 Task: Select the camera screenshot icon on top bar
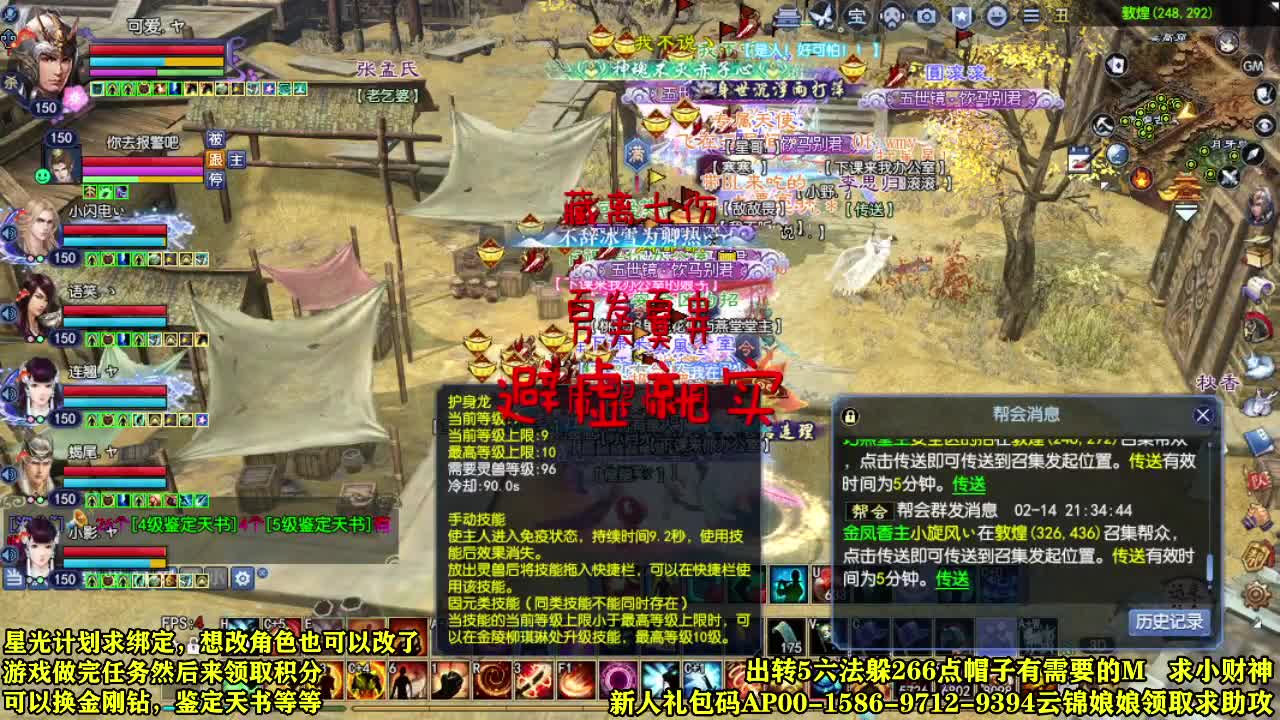click(924, 15)
